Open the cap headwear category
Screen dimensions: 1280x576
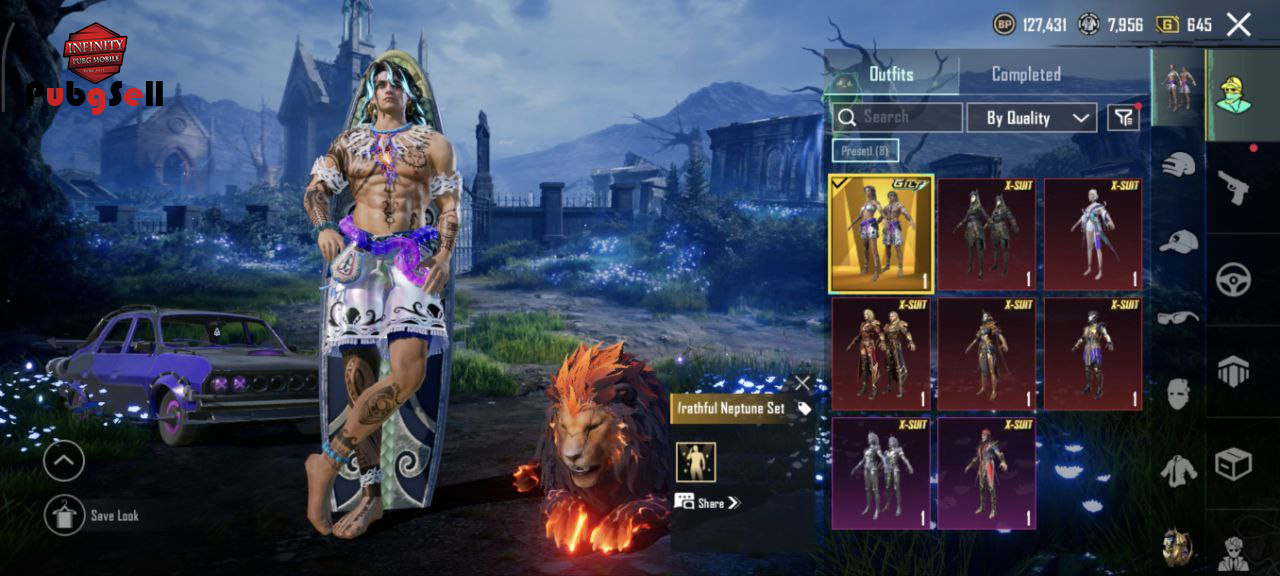click(x=1179, y=241)
